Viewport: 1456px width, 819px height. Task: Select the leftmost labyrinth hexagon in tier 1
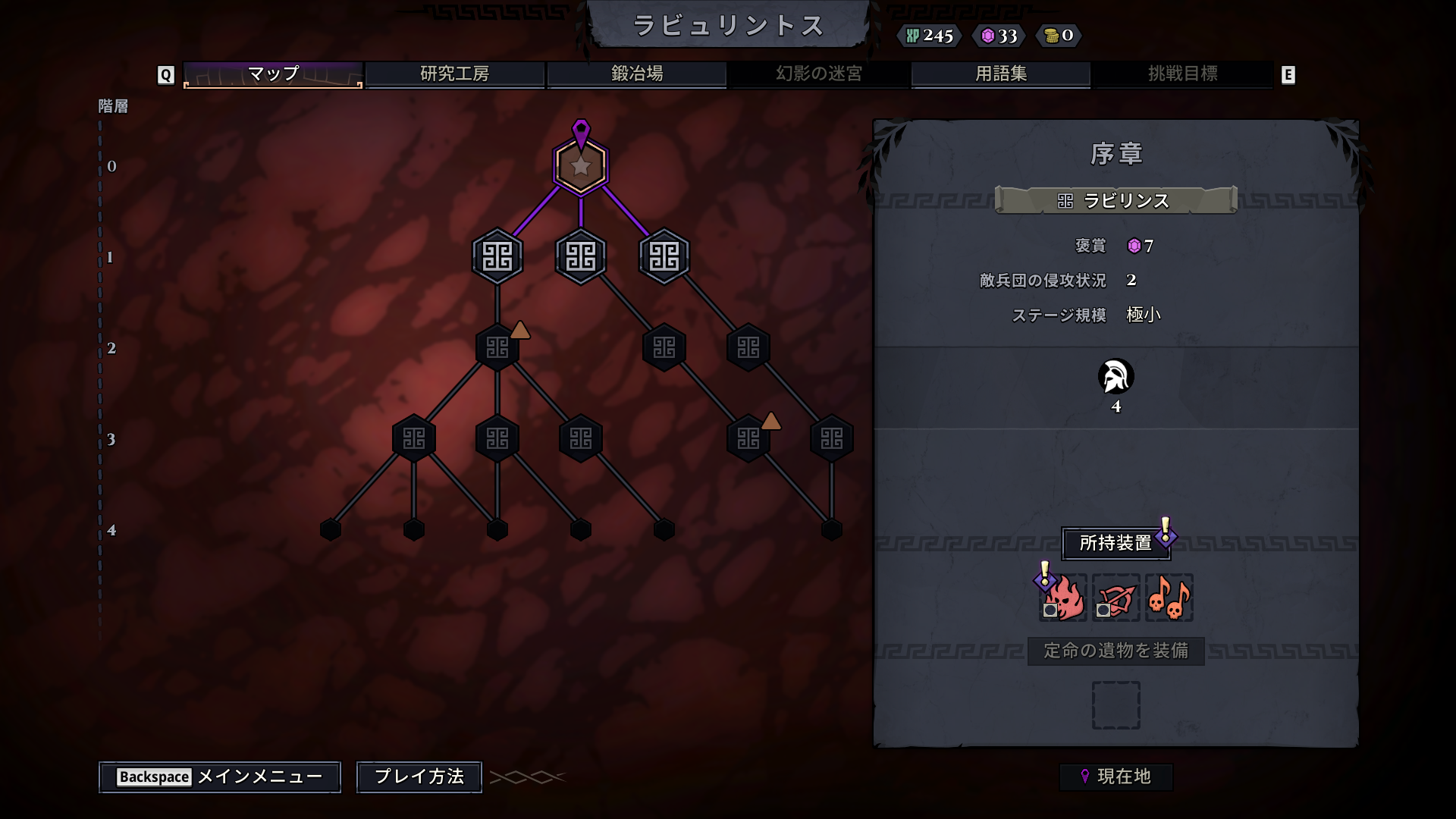pyautogui.click(x=497, y=256)
